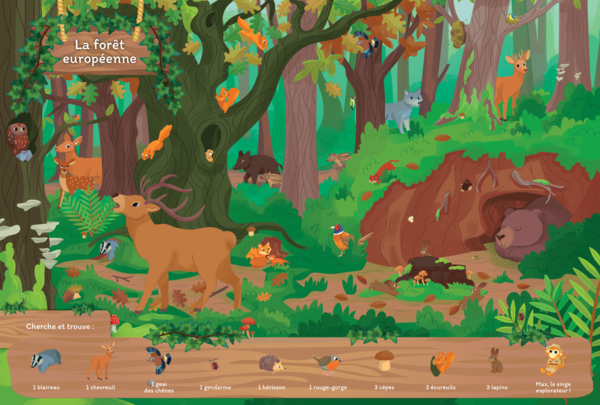Click the rabbit (lapins) find-list icon

tap(496, 361)
